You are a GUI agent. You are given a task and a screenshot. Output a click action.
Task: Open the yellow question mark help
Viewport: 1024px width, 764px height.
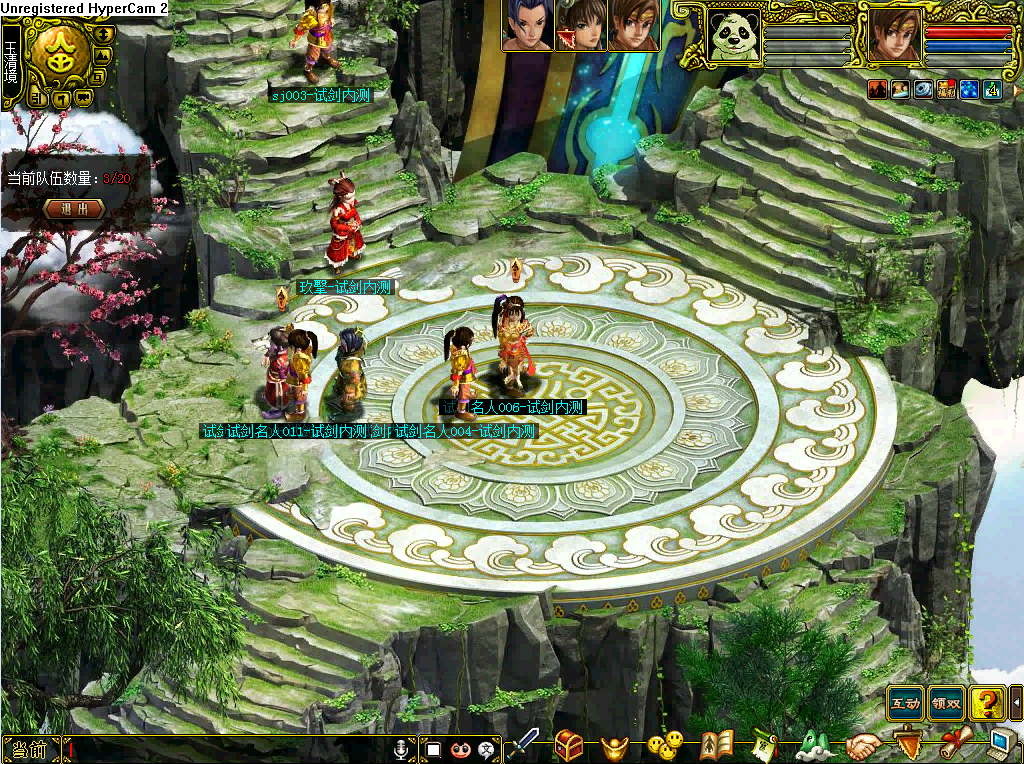(x=987, y=703)
